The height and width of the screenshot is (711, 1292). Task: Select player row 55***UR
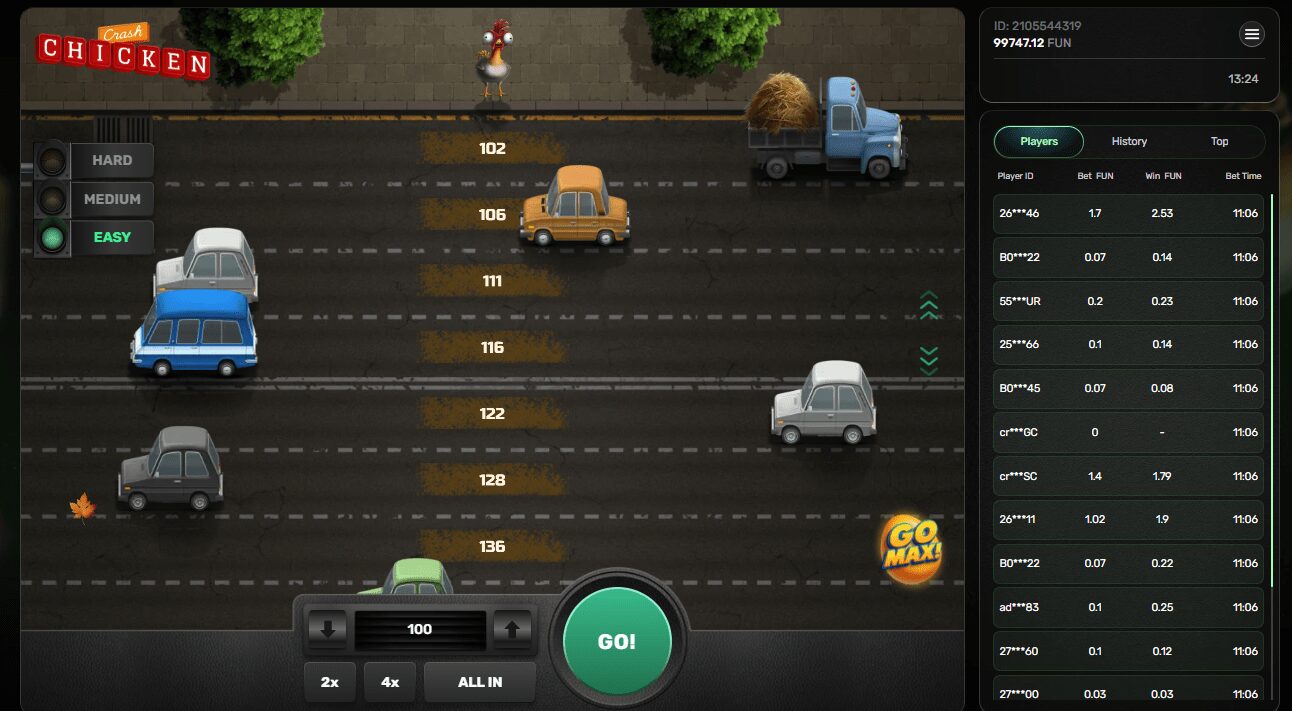click(1129, 301)
